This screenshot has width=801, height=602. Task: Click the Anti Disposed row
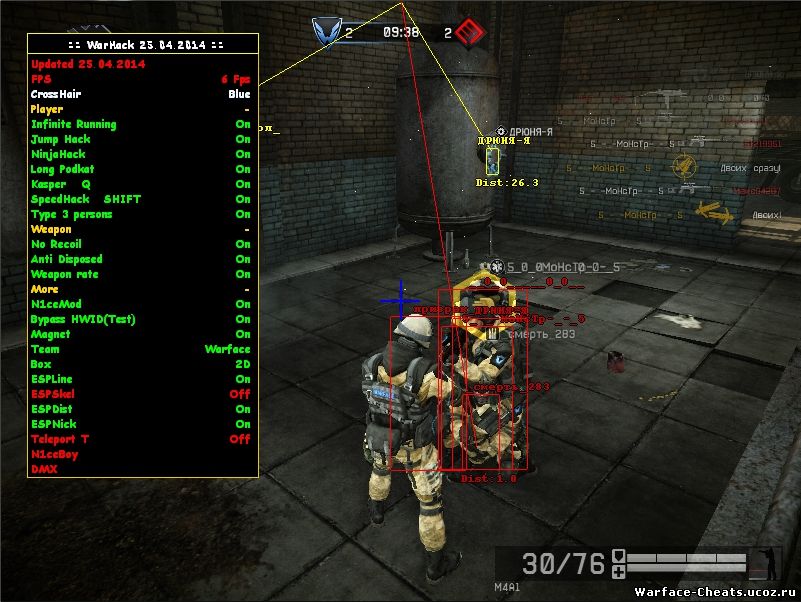(x=140, y=259)
